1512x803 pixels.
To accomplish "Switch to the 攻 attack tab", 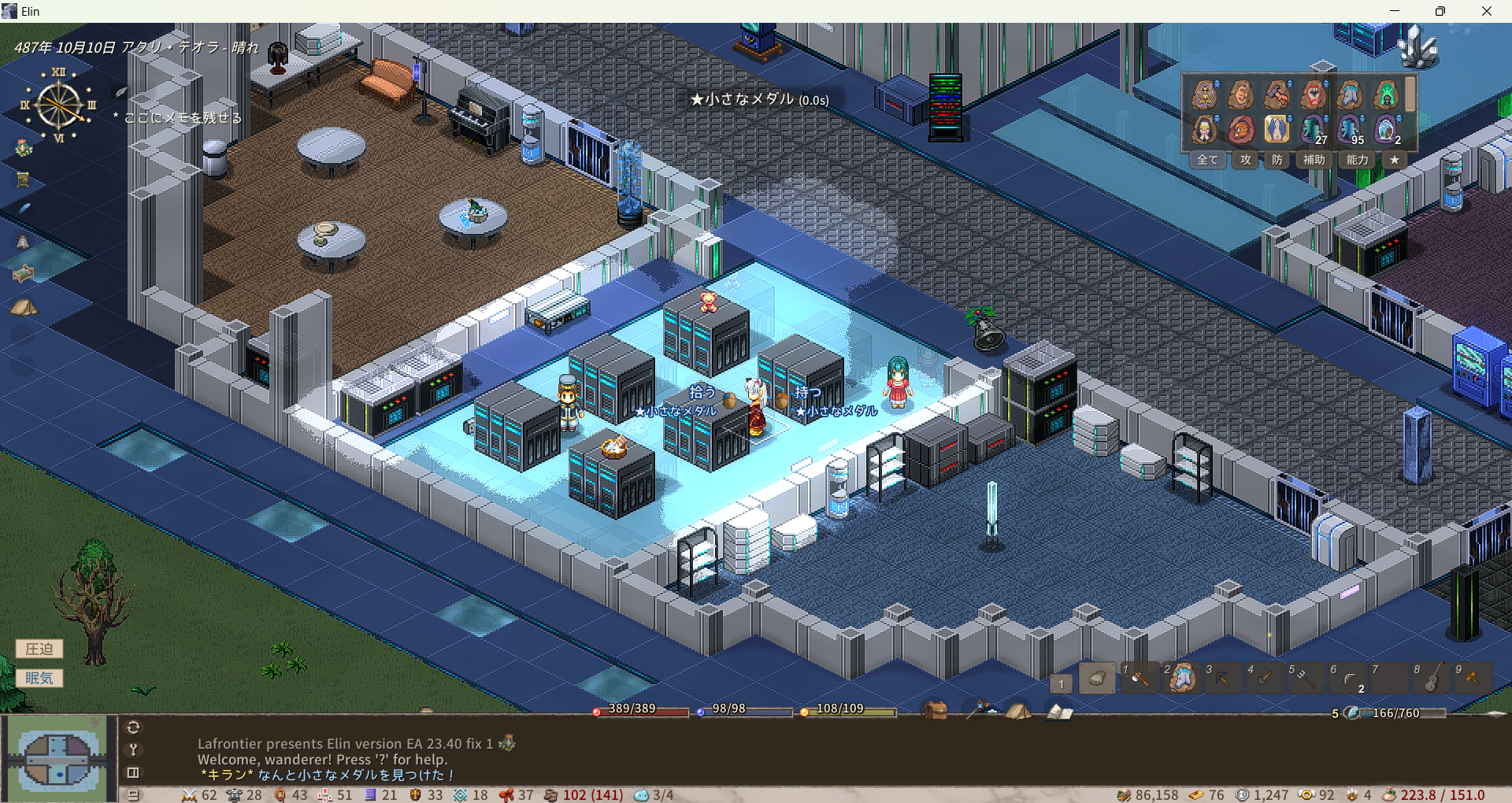I will 1246,160.
